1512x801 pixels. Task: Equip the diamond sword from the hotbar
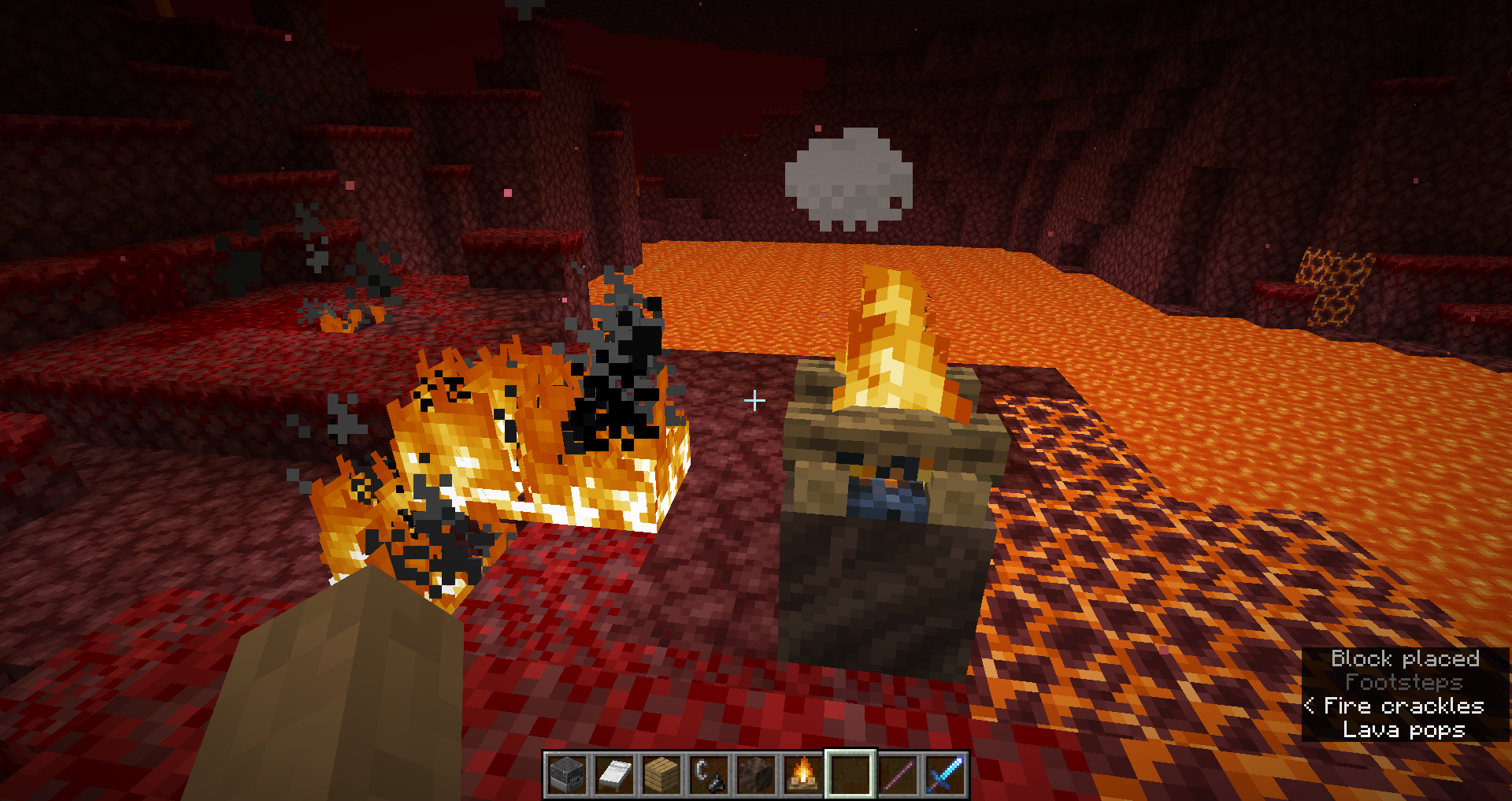945,775
